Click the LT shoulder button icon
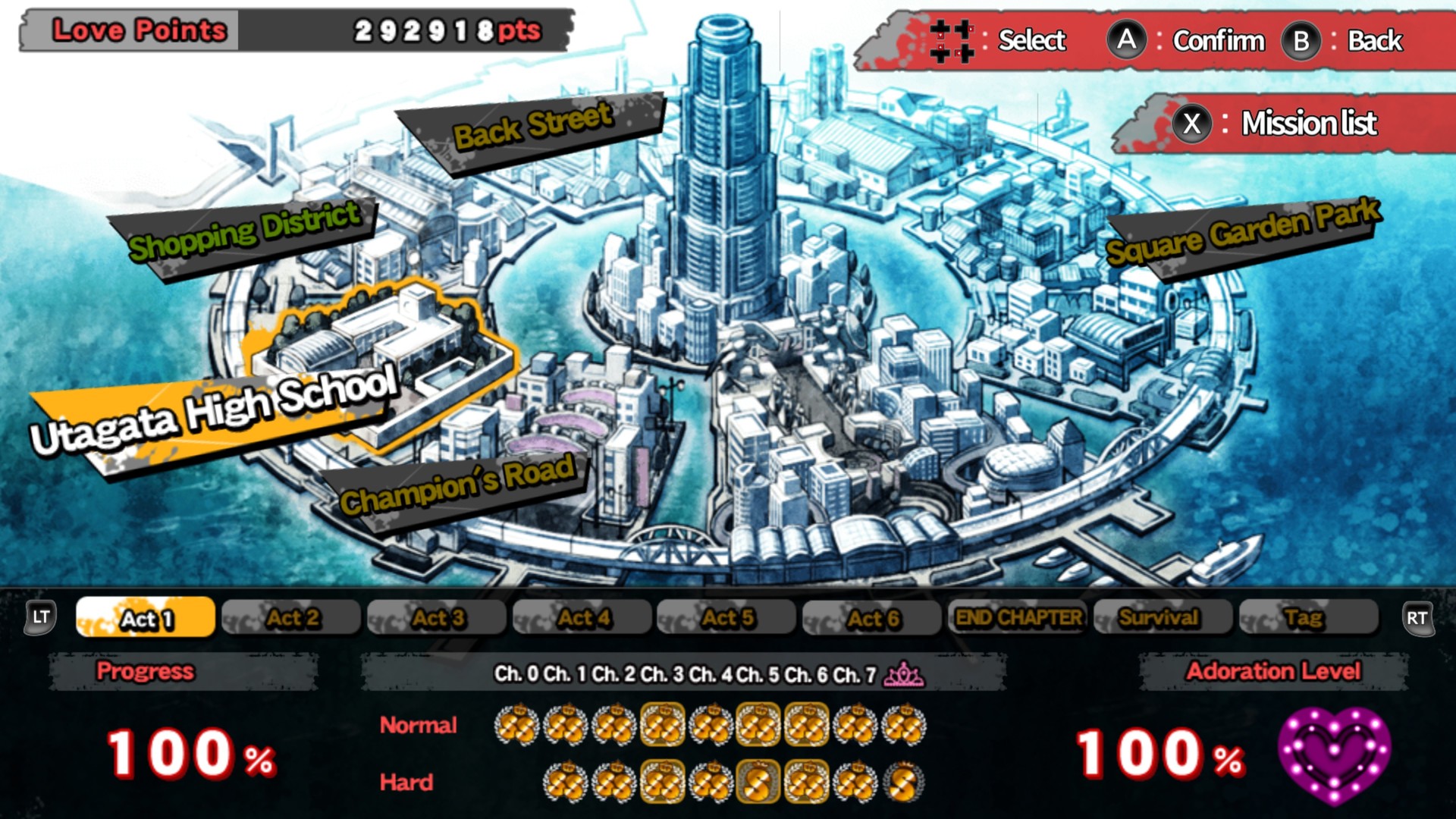1456x819 pixels. point(42,617)
